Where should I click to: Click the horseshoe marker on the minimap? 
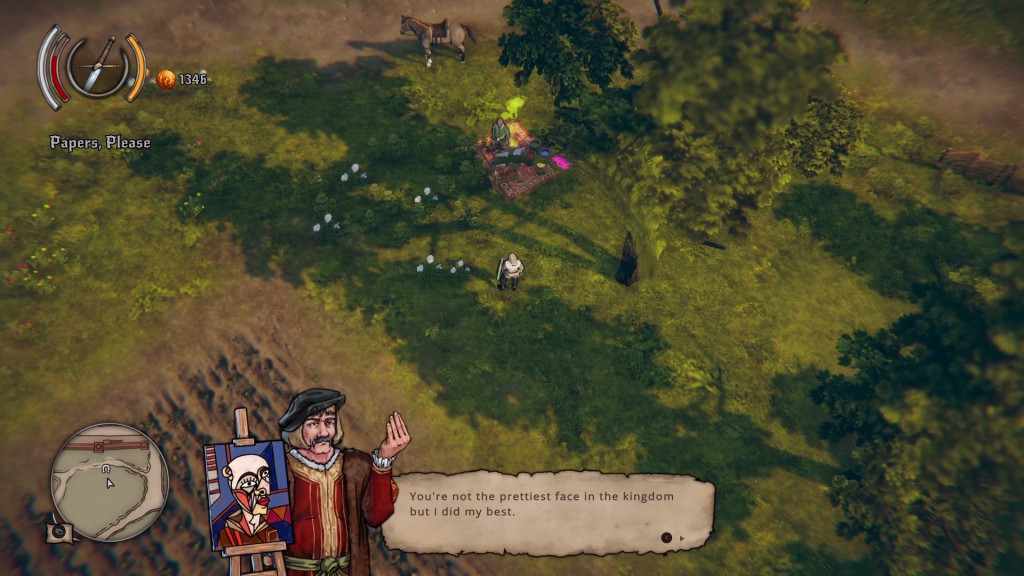[x=105, y=467]
